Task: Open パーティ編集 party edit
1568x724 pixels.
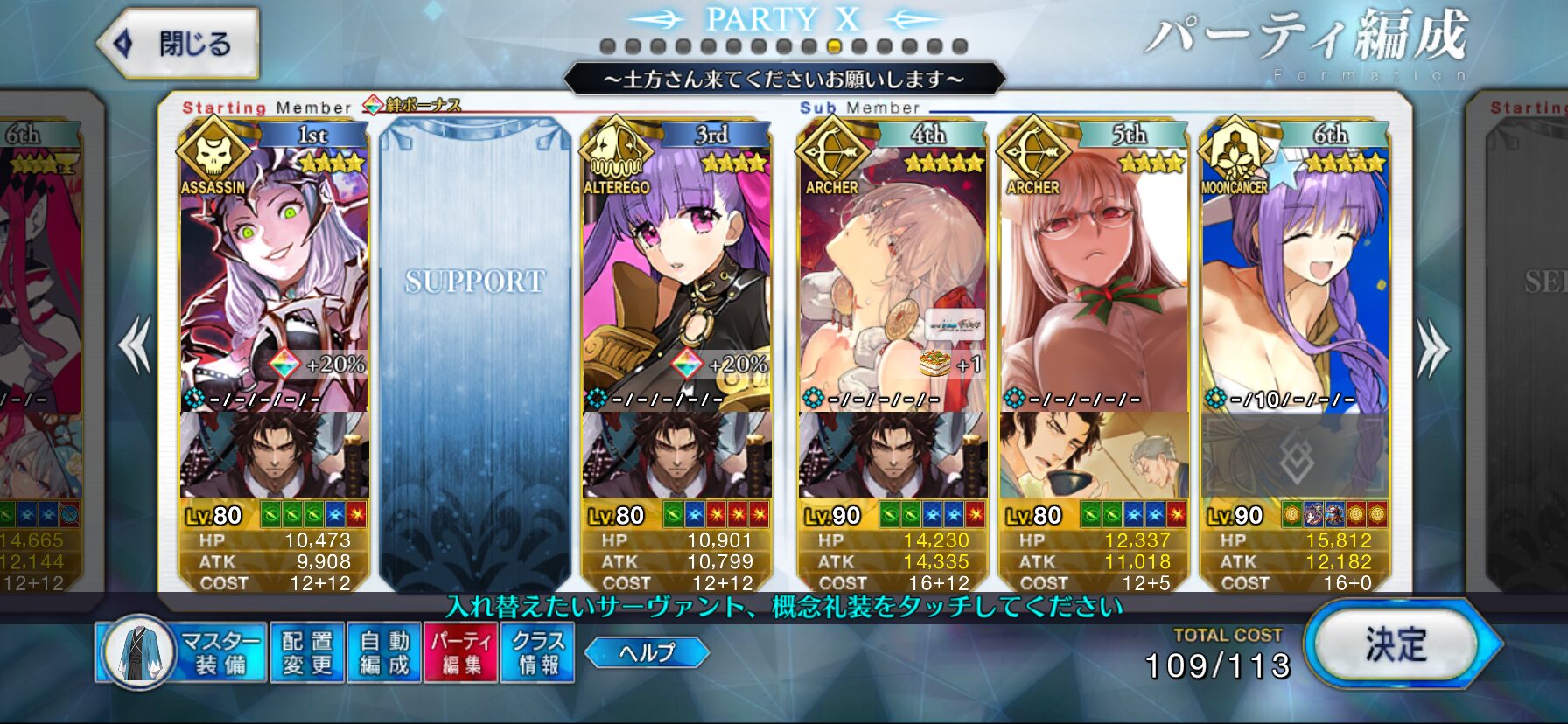Action: [x=461, y=652]
